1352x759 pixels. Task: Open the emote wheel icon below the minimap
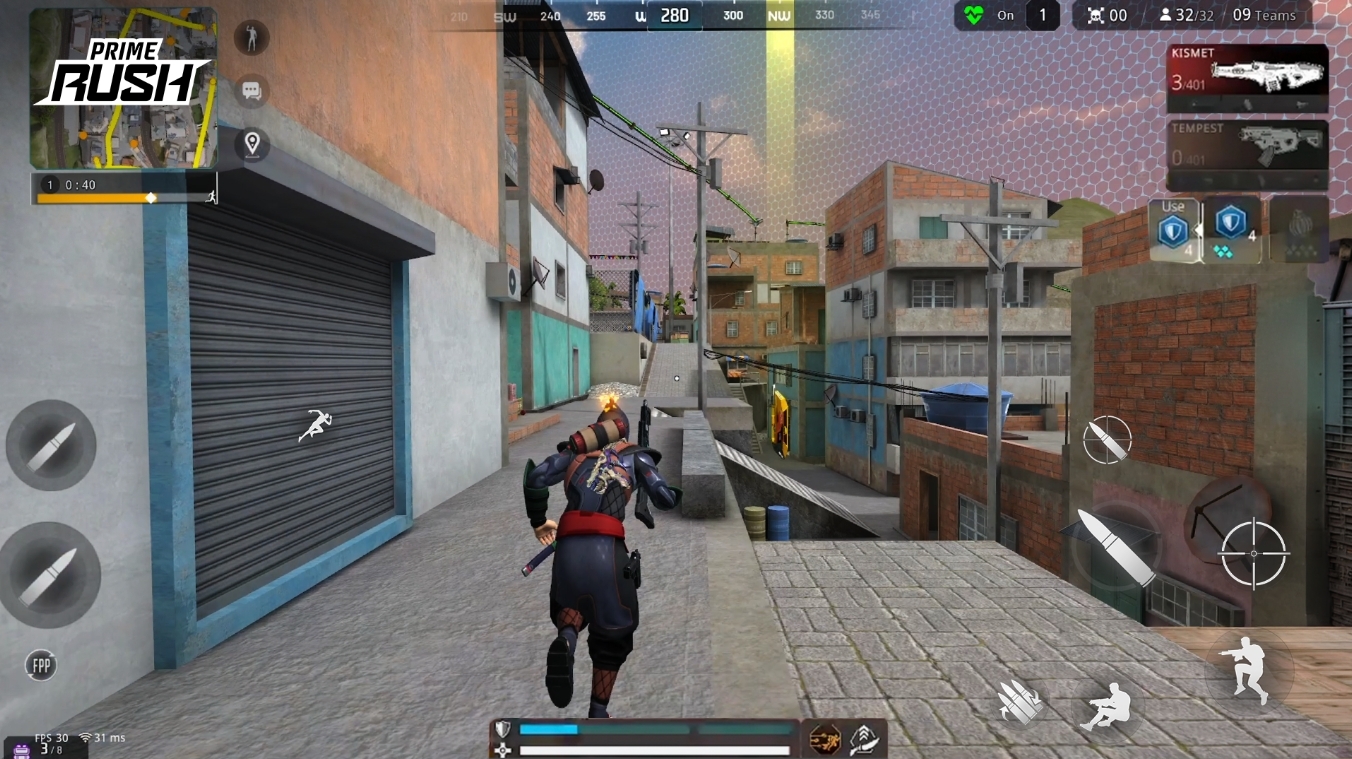click(250, 38)
